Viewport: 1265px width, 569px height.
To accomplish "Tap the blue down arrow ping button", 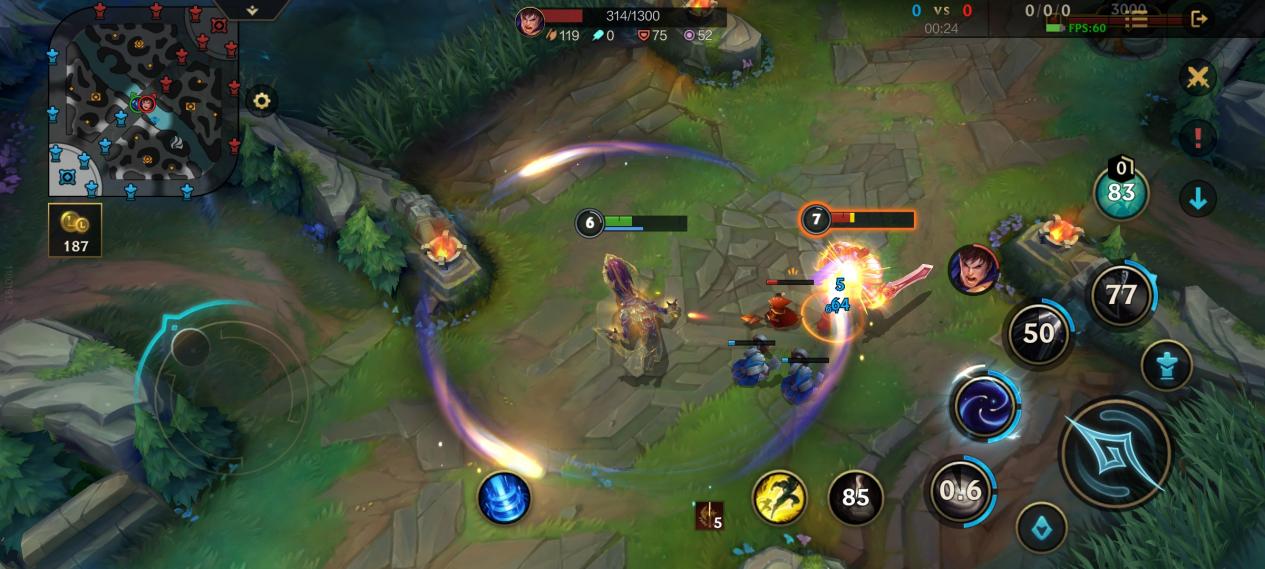I will tap(1197, 198).
